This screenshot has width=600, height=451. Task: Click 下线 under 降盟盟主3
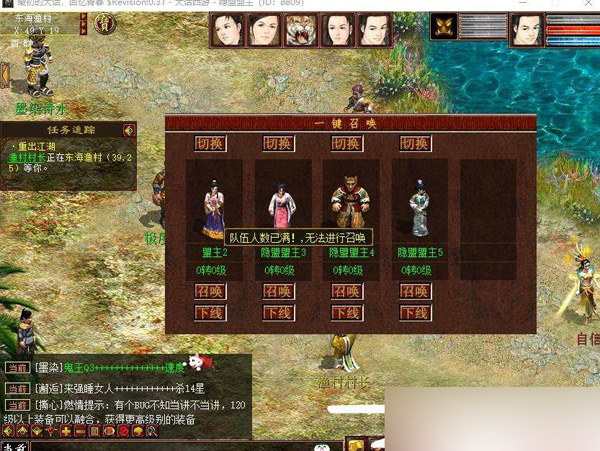point(279,312)
